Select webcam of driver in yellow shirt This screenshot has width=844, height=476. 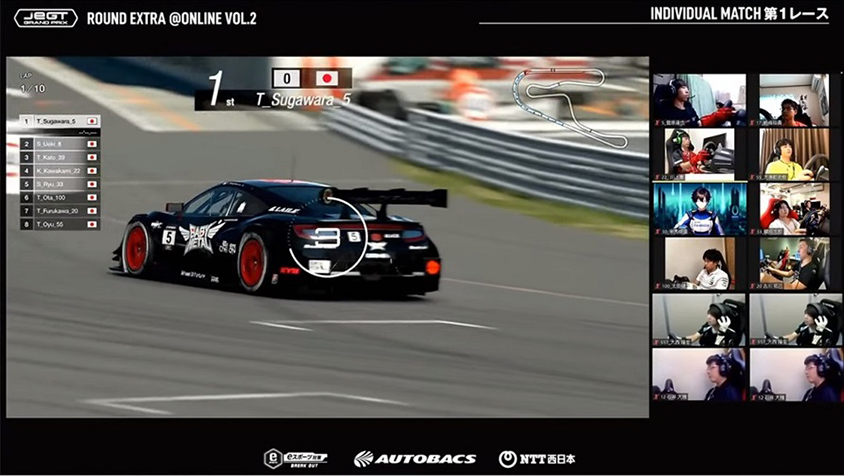point(794,154)
